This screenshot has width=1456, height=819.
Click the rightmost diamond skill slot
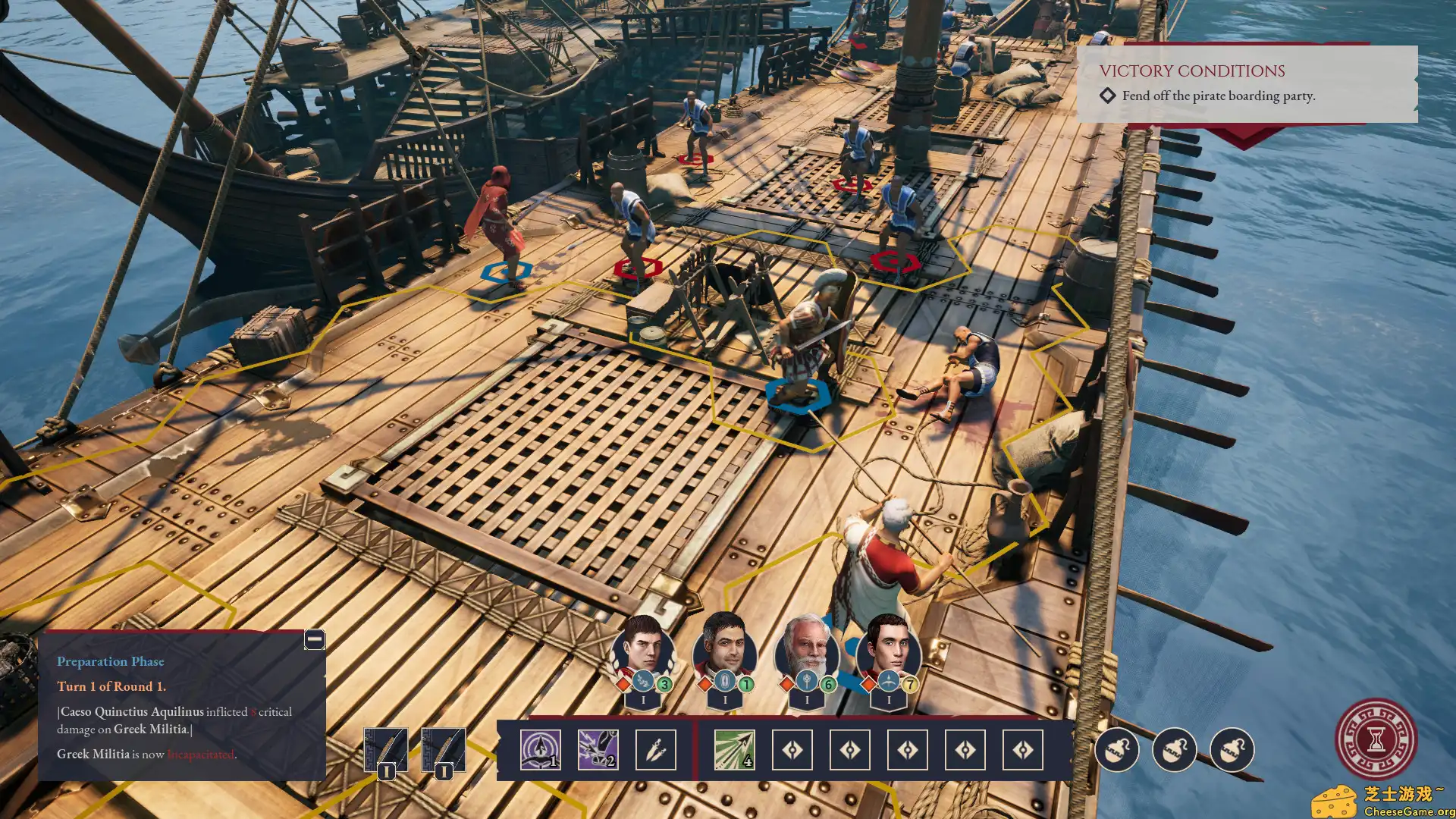[1024, 750]
